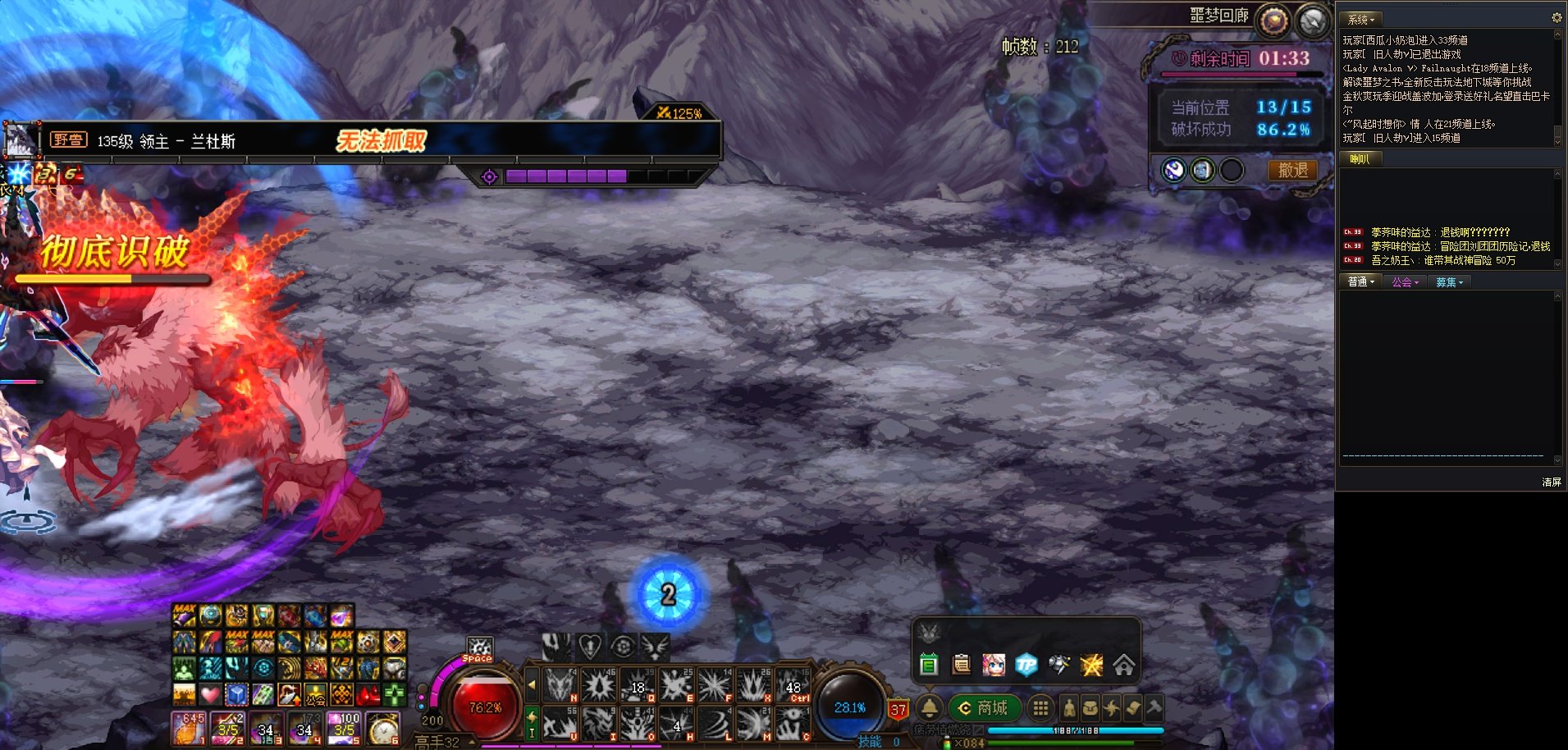1568x750 pixels.
Task: Select the blue TP hexagon icon
Action: 1026,665
